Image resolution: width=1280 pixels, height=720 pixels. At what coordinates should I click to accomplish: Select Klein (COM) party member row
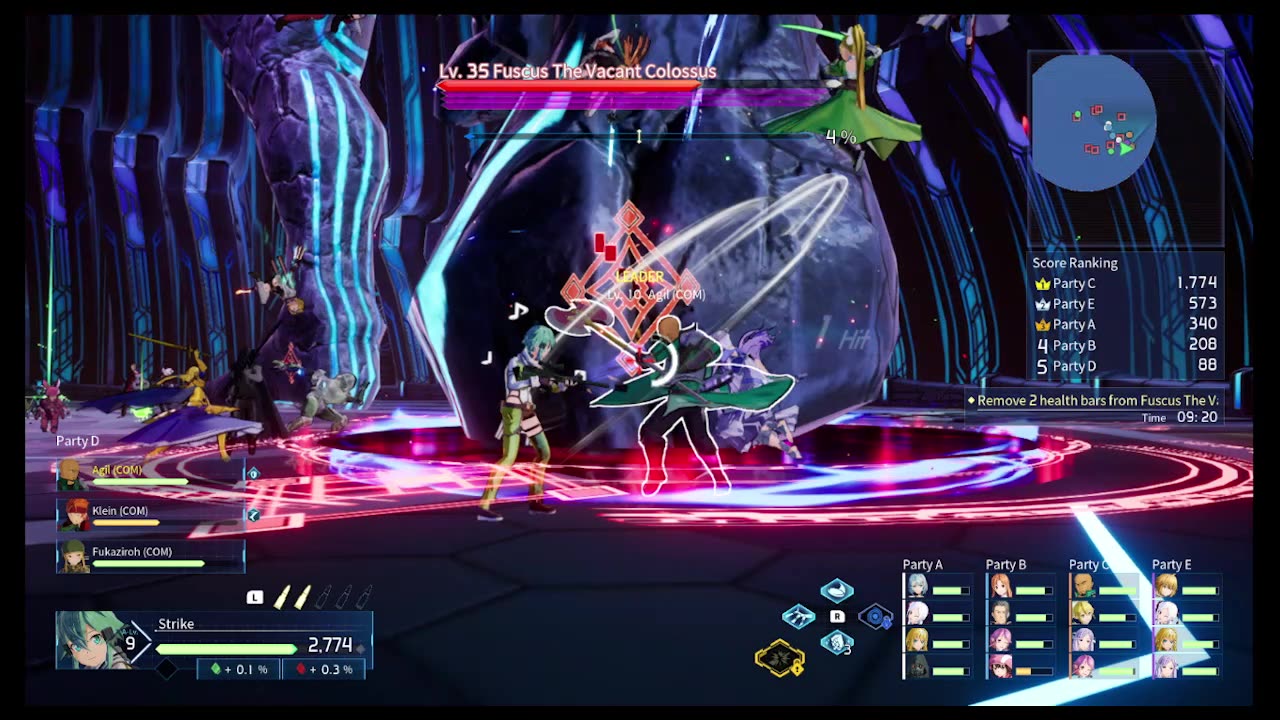coord(150,515)
